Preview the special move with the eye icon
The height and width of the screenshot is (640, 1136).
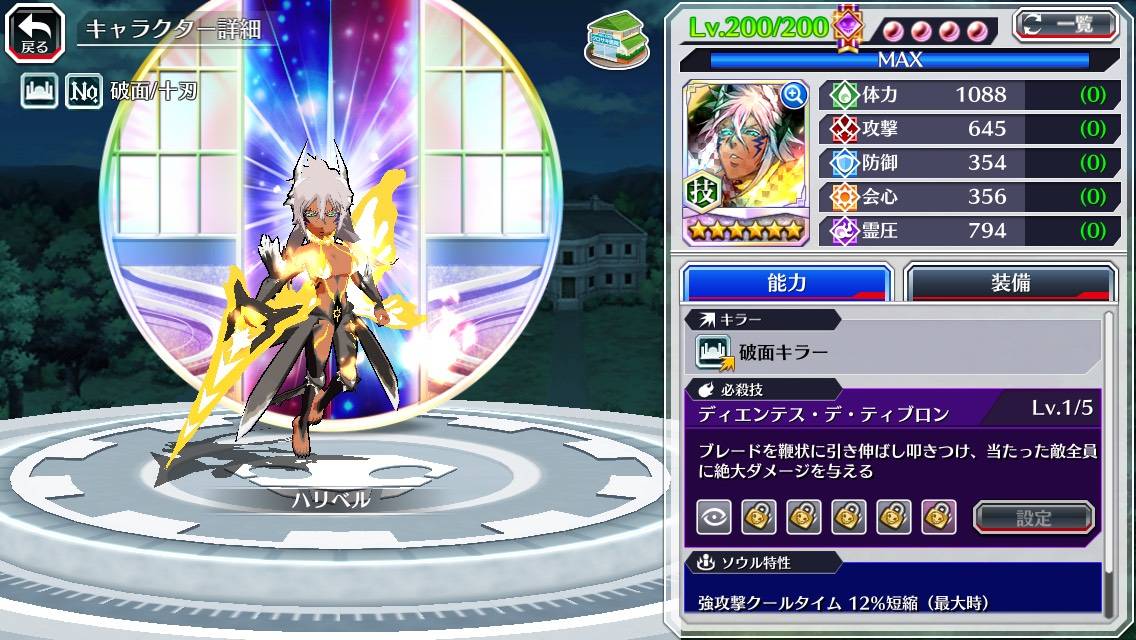point(713,517)
